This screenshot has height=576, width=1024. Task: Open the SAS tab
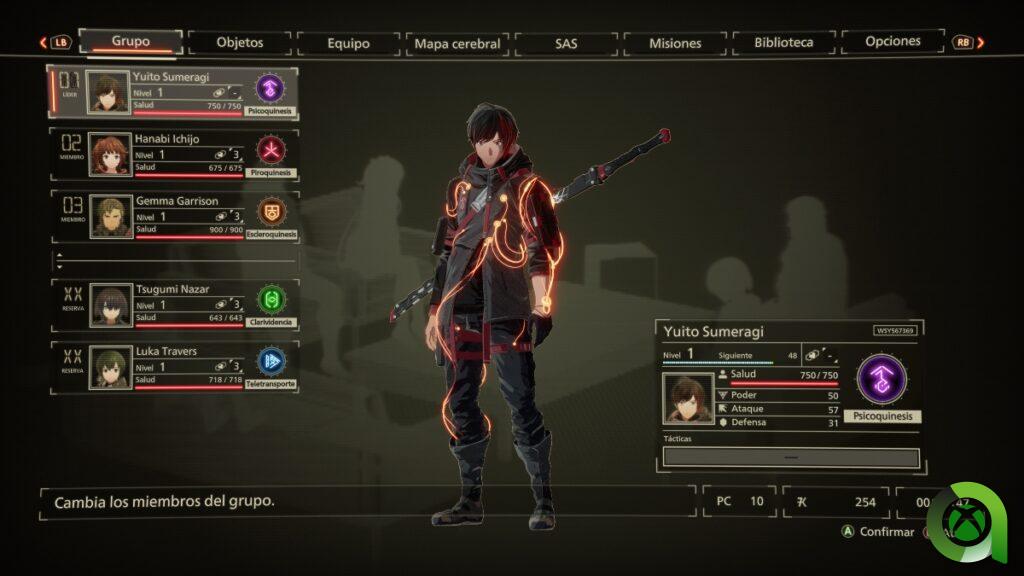pos(566,43)
